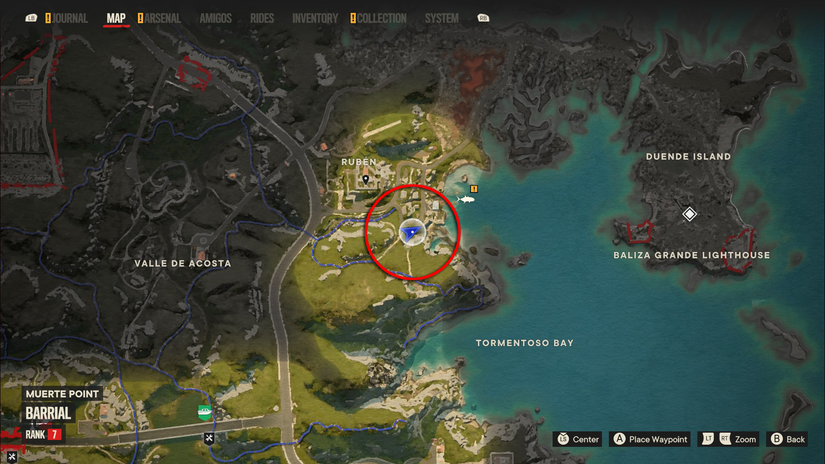Select the Map tab
The image size is (825, 464).
[116, 18]
